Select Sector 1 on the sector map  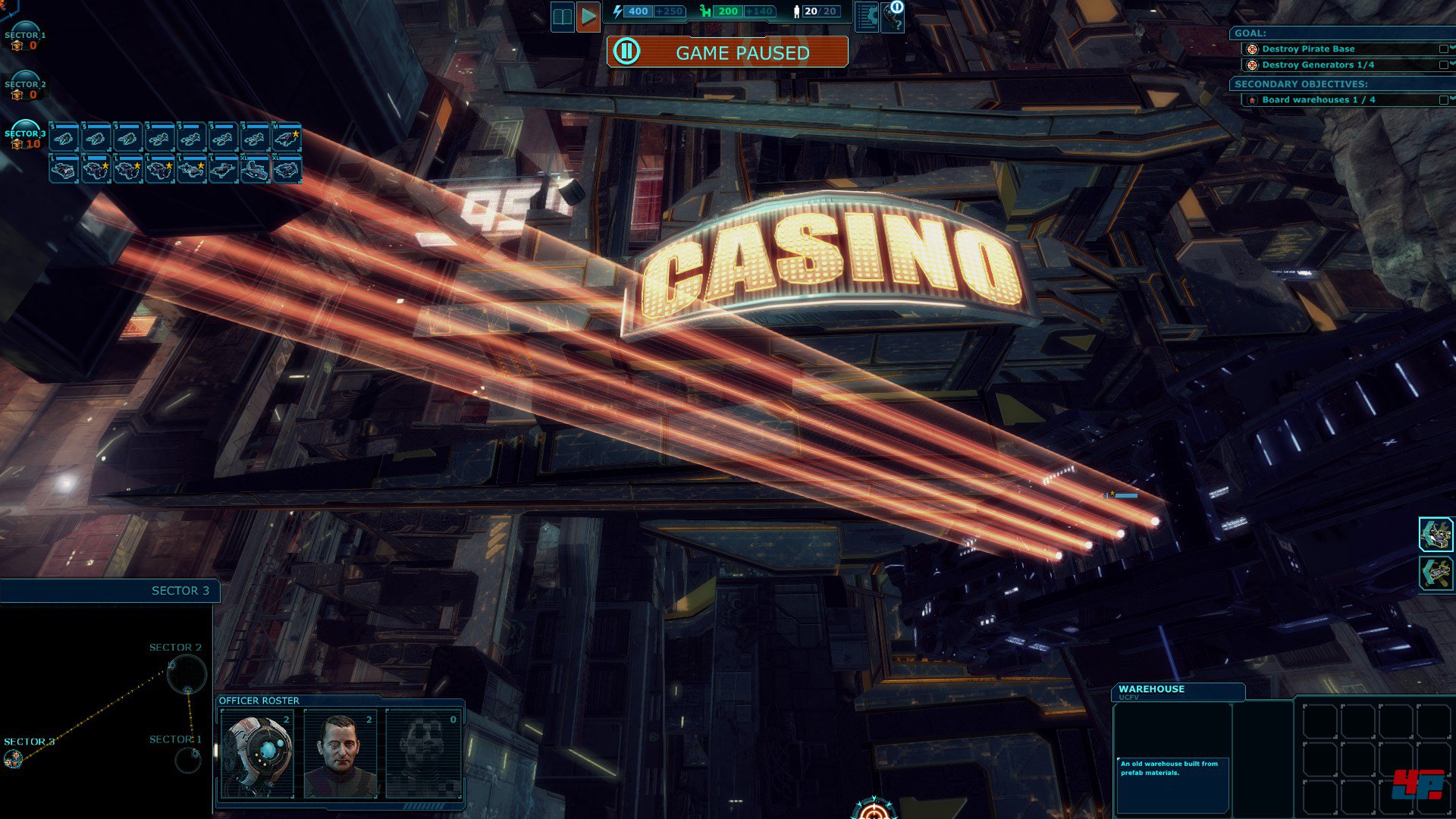tap(187, 759)
